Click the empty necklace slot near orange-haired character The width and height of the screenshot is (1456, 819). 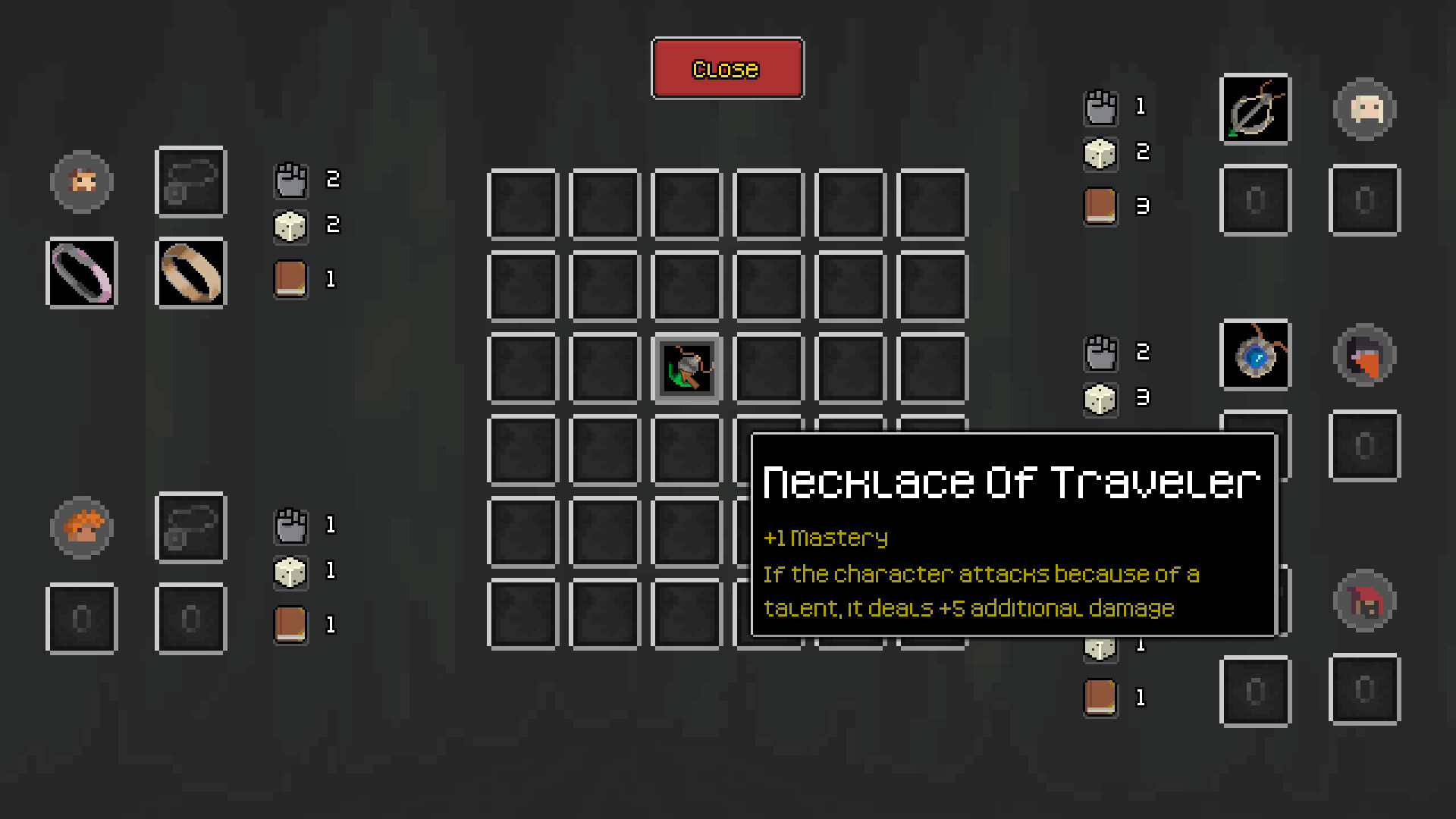[x=190, y=528]
